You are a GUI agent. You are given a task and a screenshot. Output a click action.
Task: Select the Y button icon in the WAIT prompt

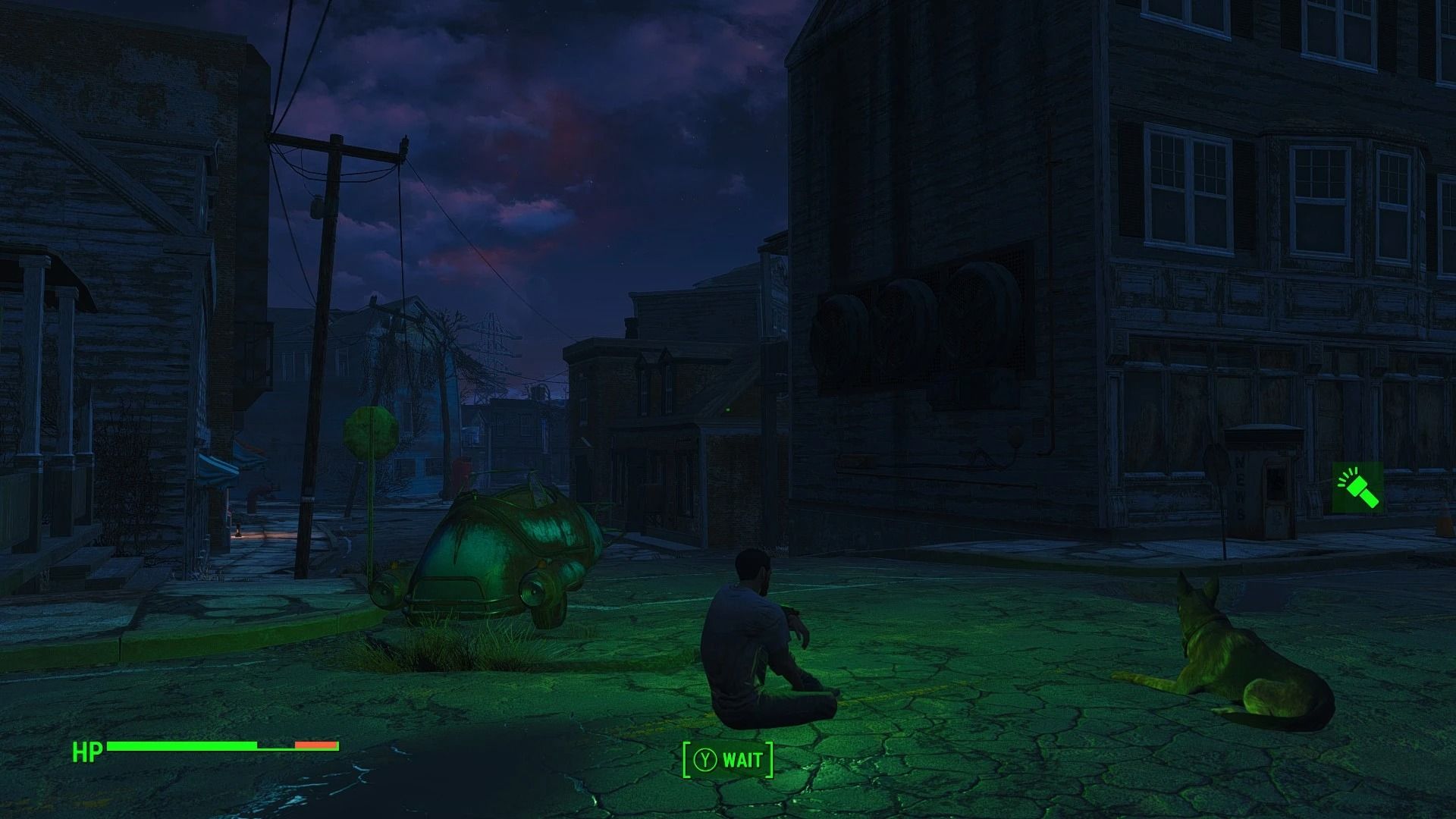tap(705, 760)
